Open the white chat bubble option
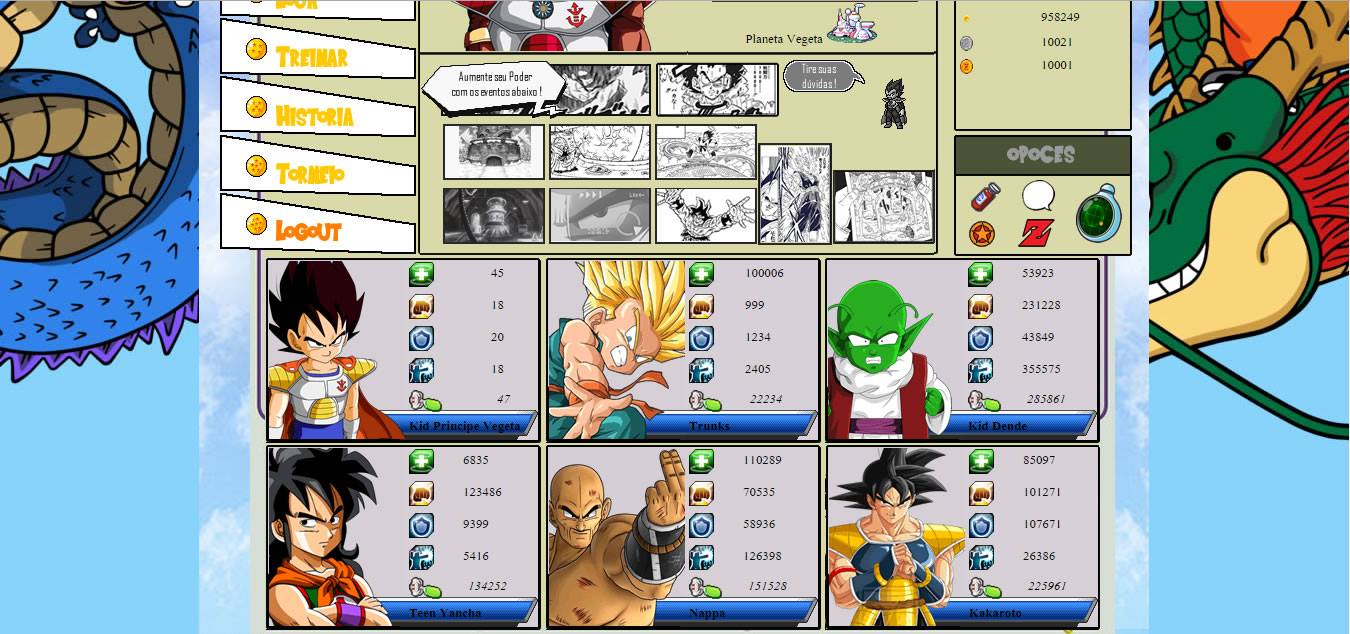The image size is (1350, 634). (1038, 195)
